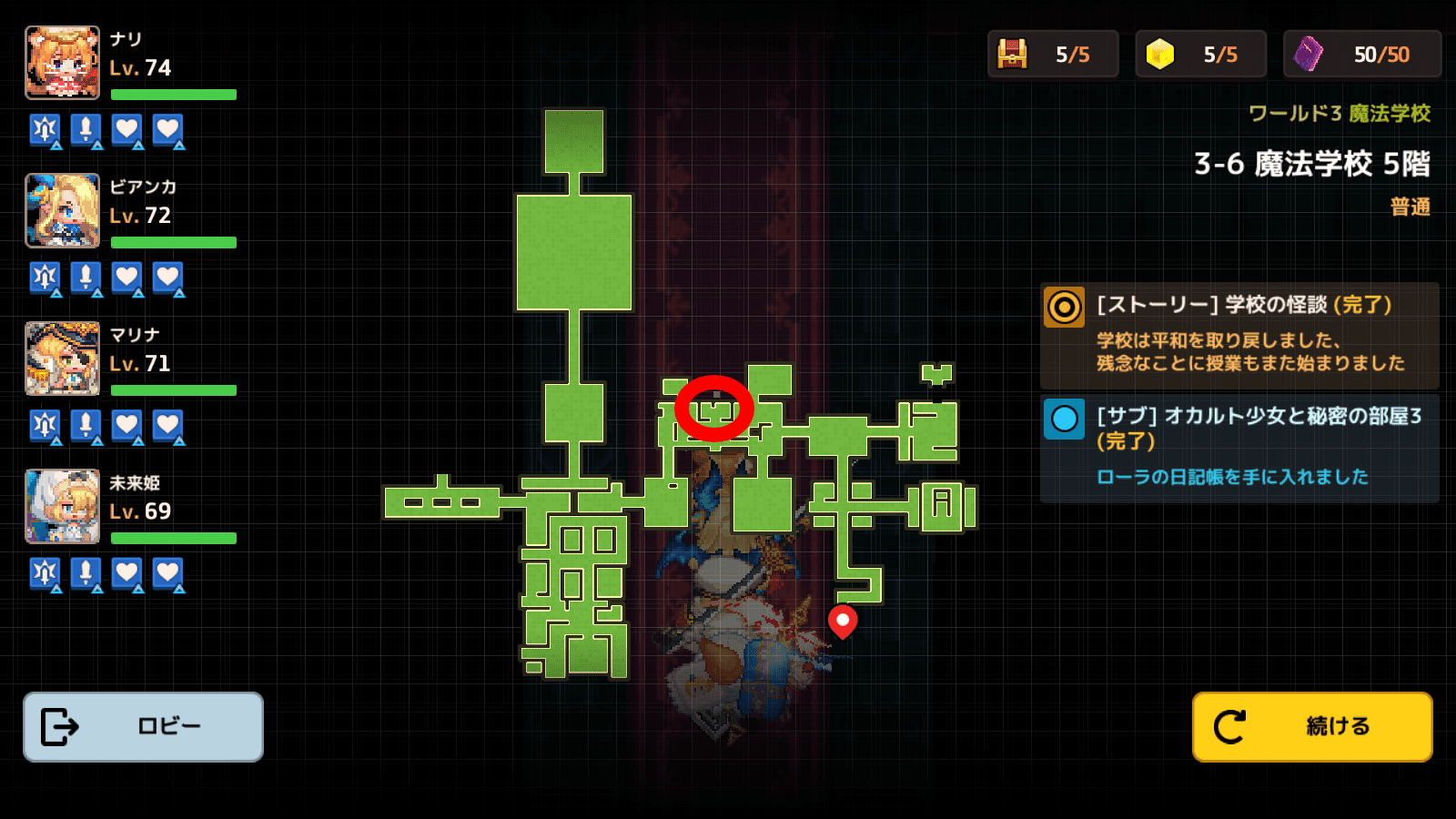Open the sub quest オカルト少女と秘密の部屋3

tap(1239, 448)
